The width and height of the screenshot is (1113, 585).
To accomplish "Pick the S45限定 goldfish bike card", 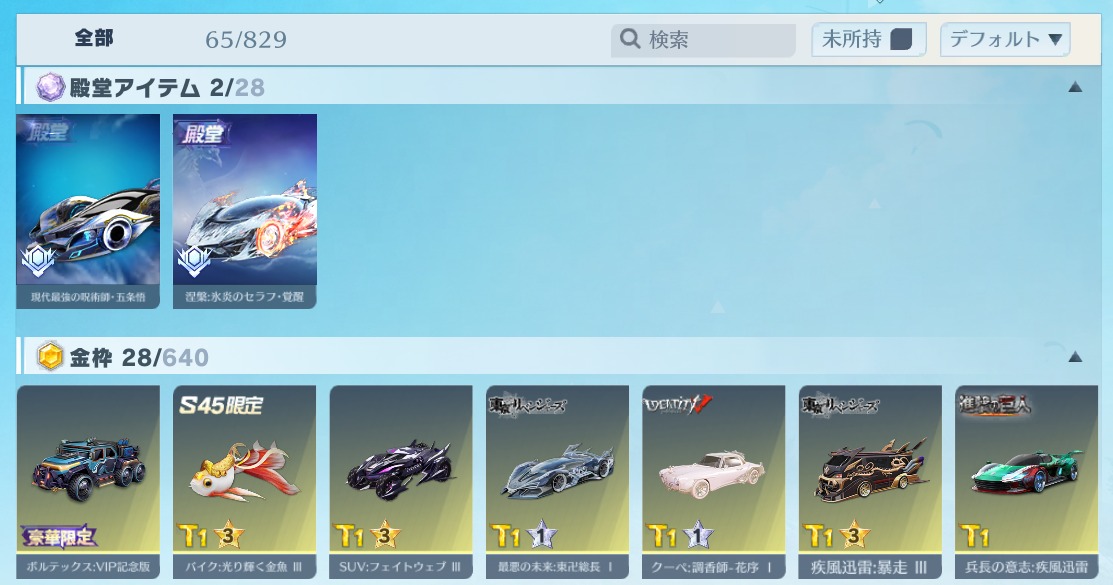I will coord(245,480).
